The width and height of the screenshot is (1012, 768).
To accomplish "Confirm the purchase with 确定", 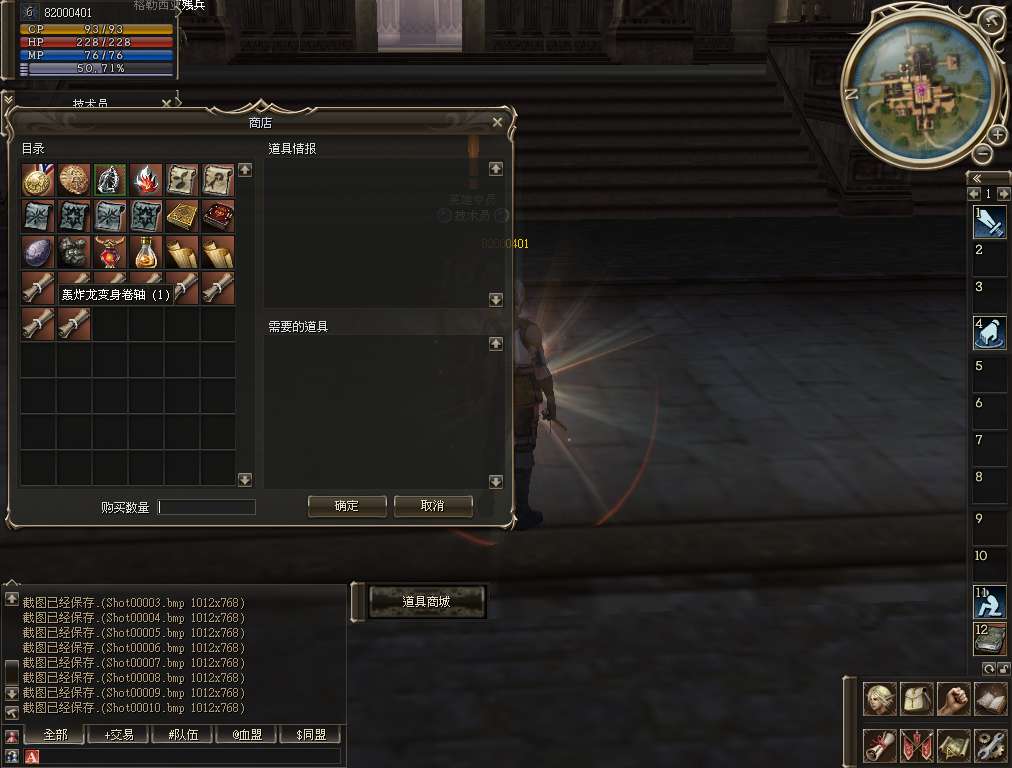I will [x=347, y=506].
